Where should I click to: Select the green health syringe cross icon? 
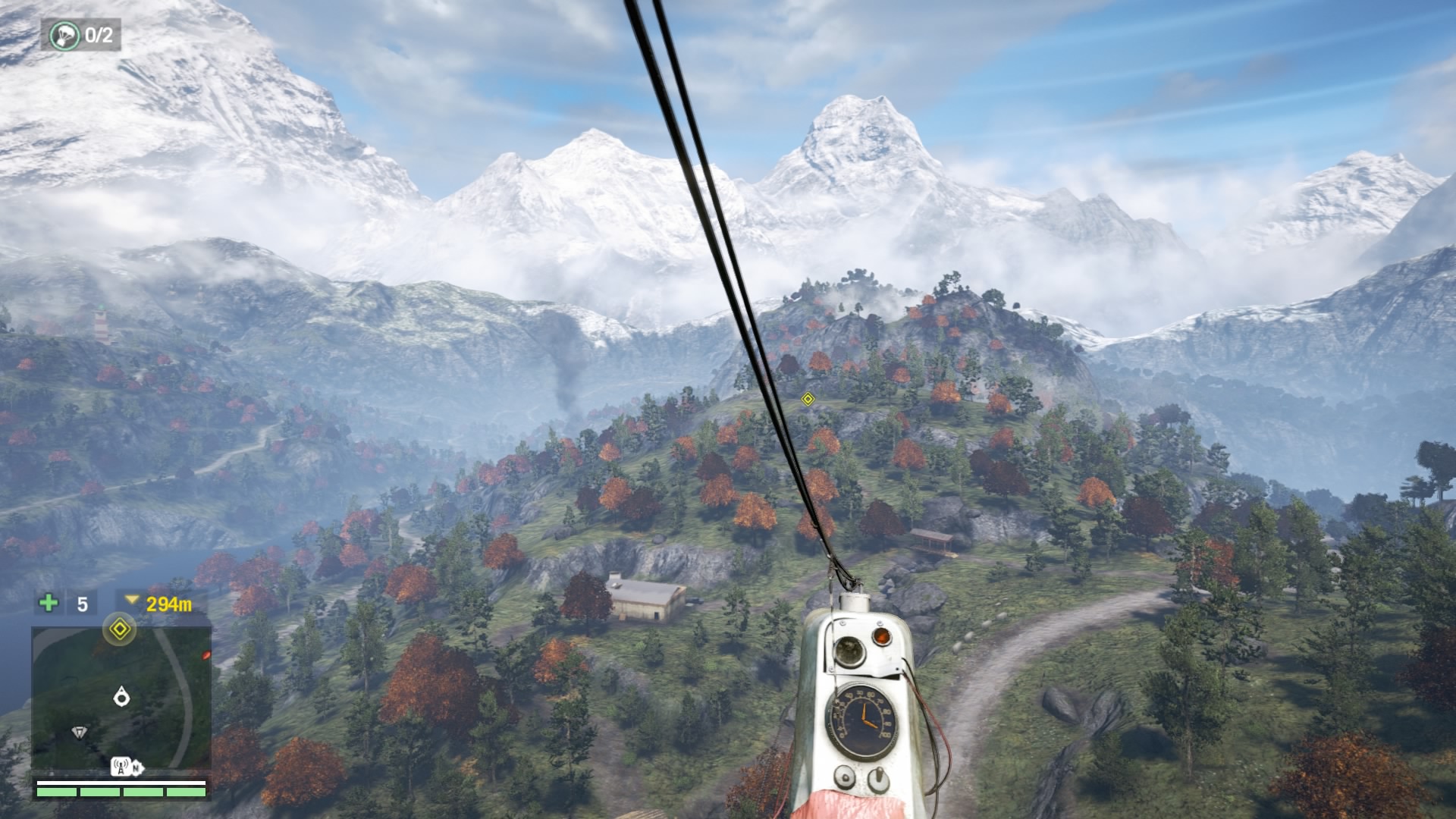pos(49,603)
